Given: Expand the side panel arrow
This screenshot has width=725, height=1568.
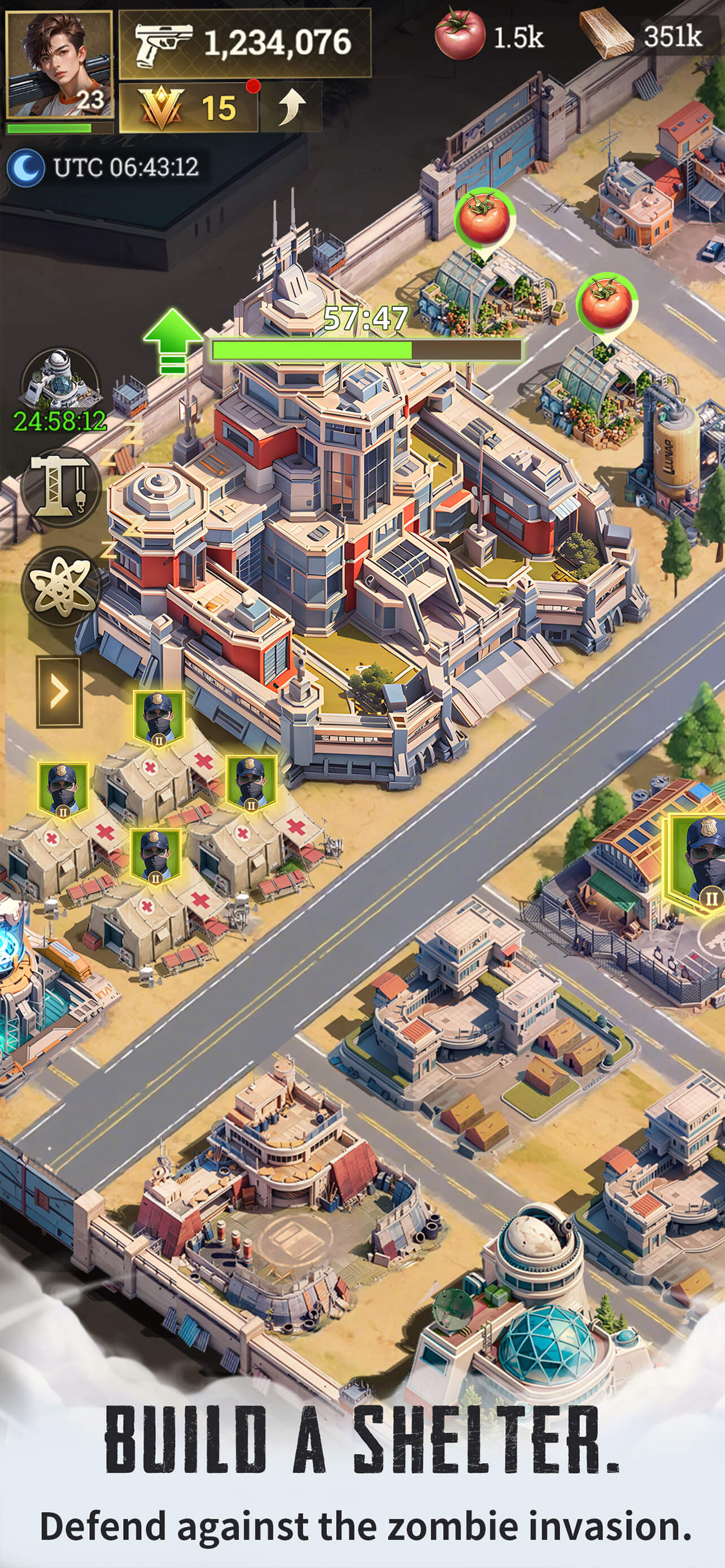Looking at the screenshot, I should [x=58, y=691].
